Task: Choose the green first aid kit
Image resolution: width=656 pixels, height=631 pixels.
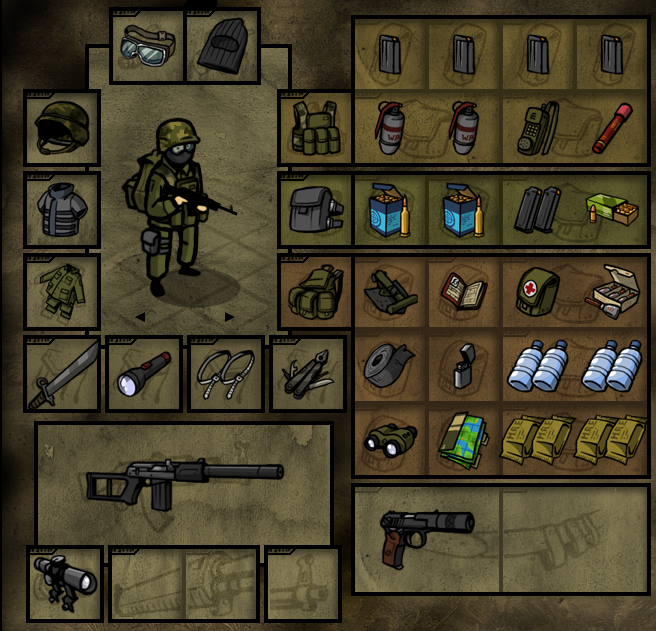Action: [537, 291]
